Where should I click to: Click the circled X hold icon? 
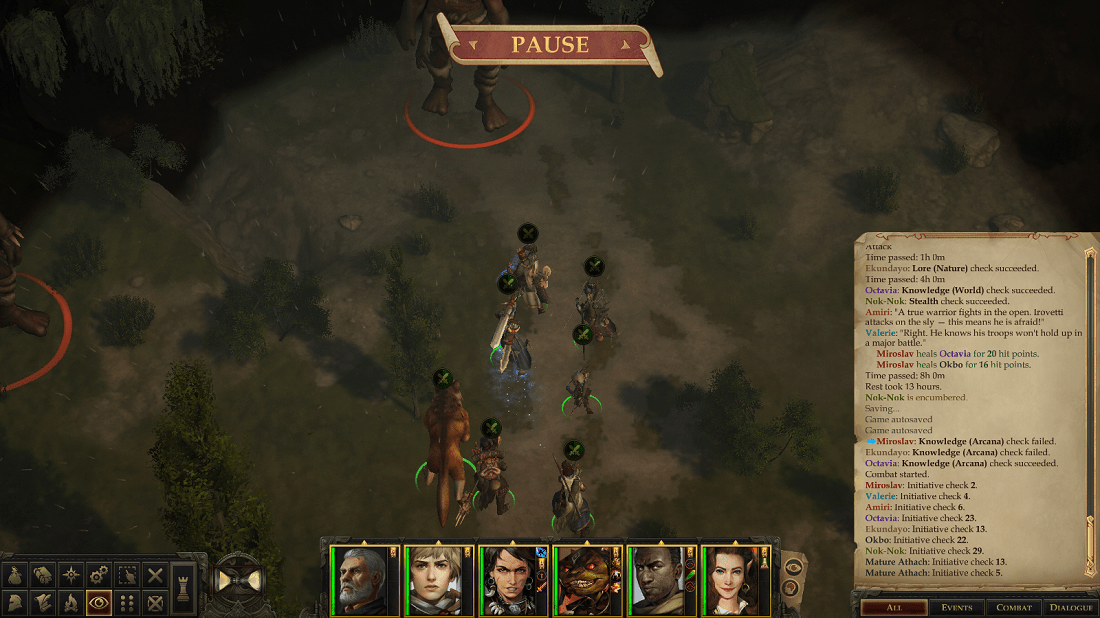[x=155, y=603]
